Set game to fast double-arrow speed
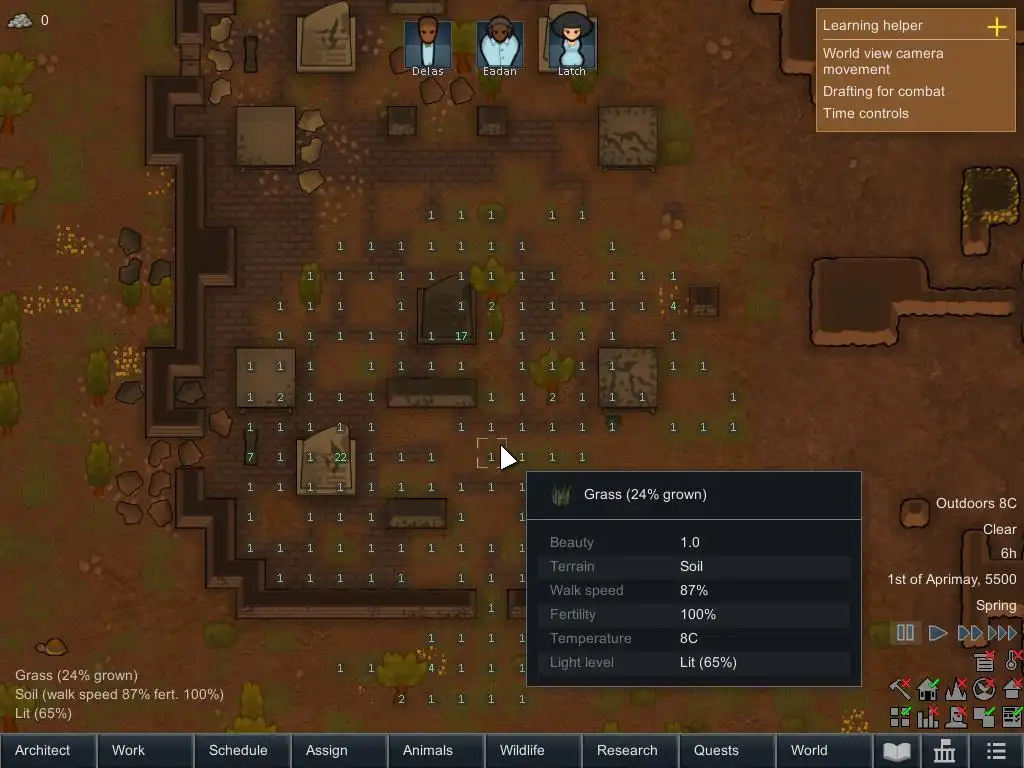 pyautogui.click(x=969, y=632)
